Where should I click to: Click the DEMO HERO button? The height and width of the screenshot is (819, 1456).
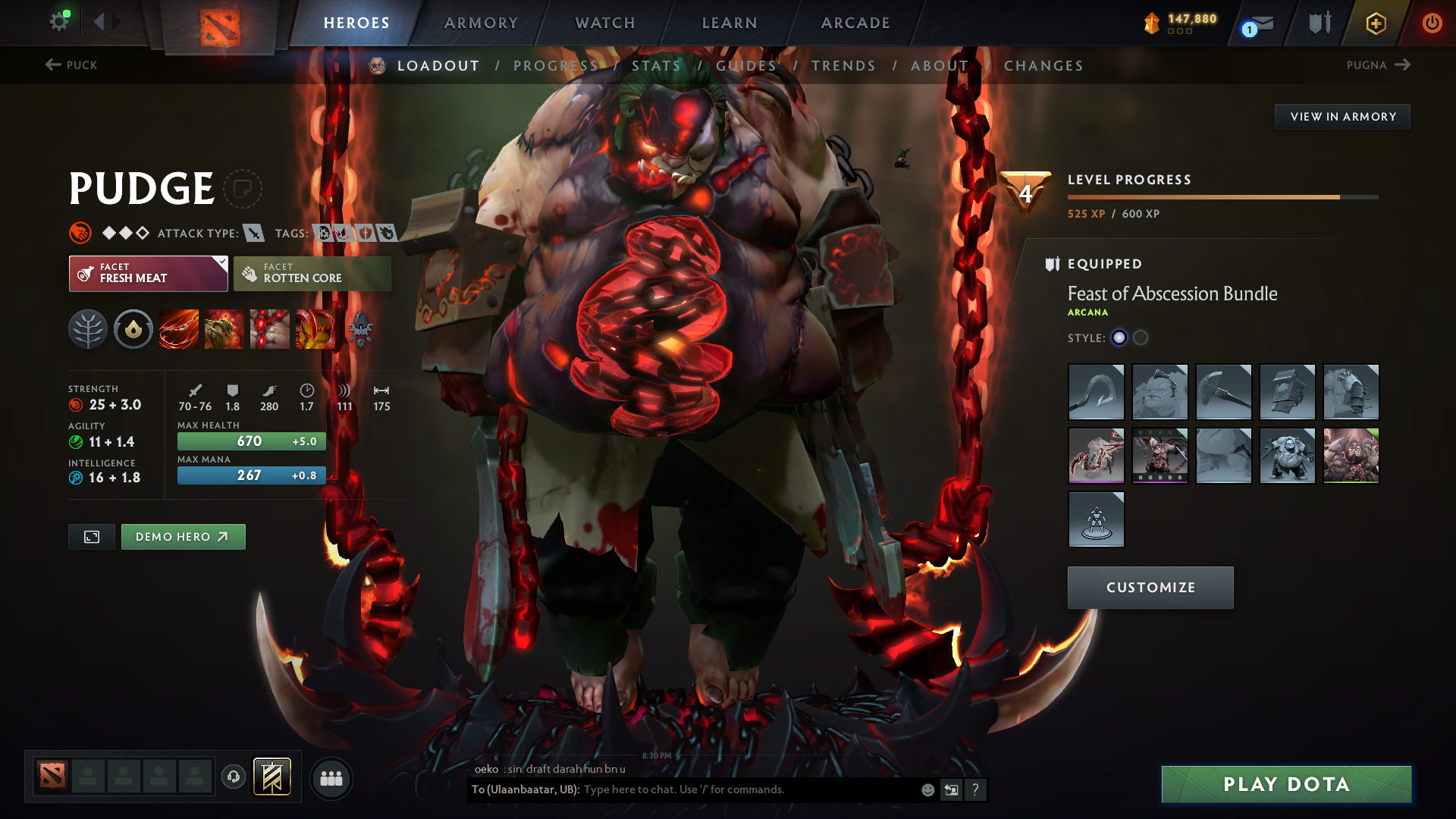point(183,536)
